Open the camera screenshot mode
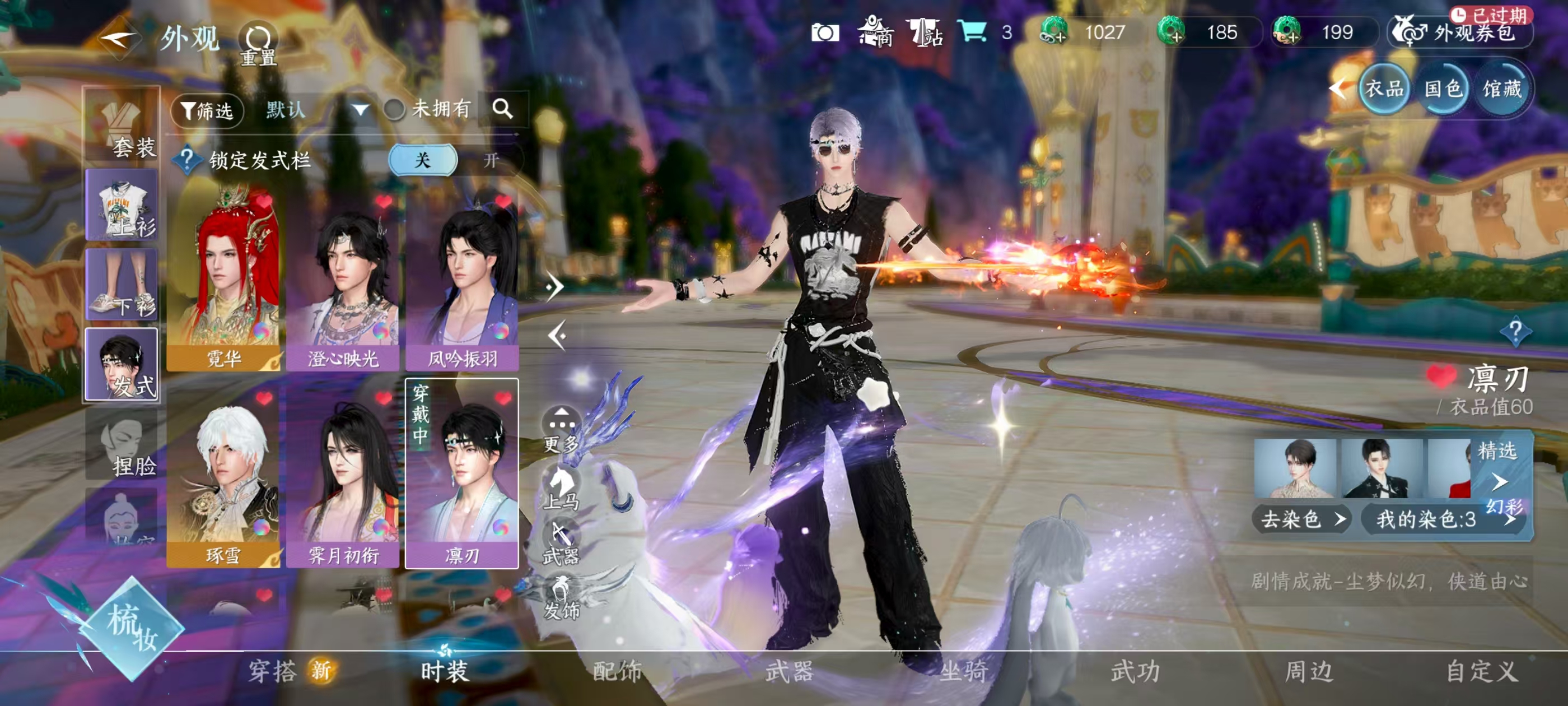Image resolution: width=1568 pixels, height=706 pixels. (825, 32)
